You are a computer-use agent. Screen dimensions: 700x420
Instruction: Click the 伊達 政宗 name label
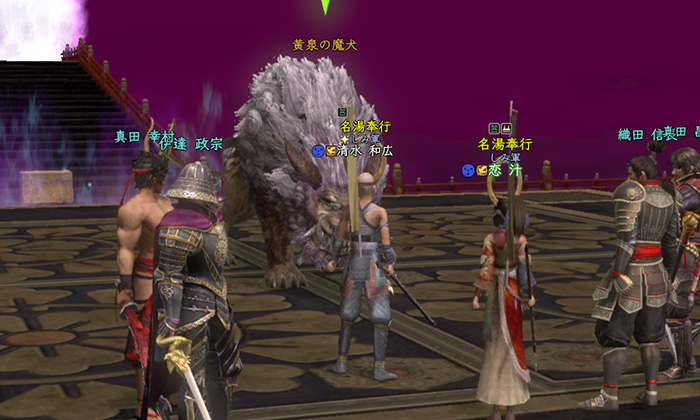pyautogui.click(x=192, y=144)
